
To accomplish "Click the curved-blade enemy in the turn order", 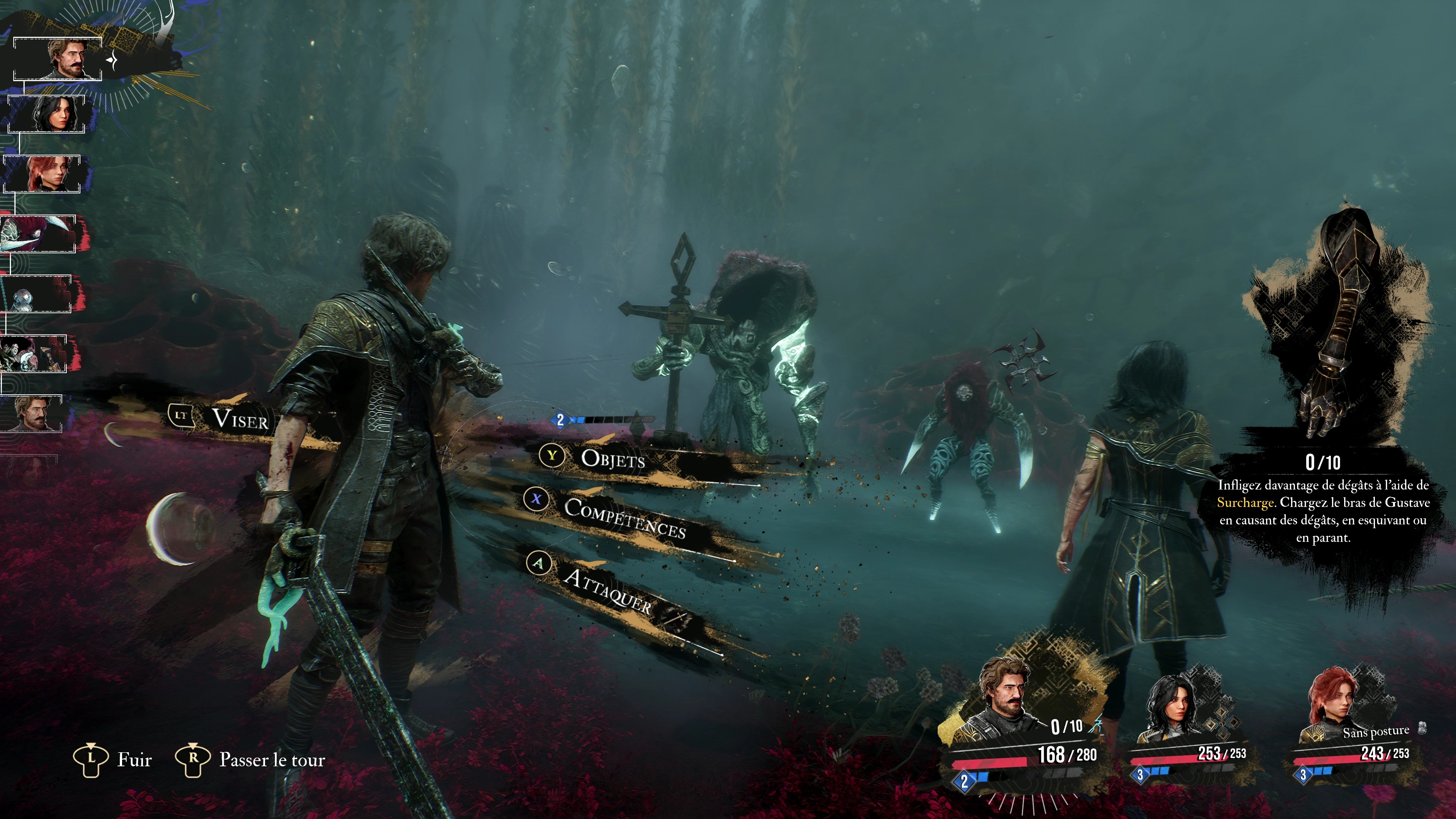I will pos(38,234).
